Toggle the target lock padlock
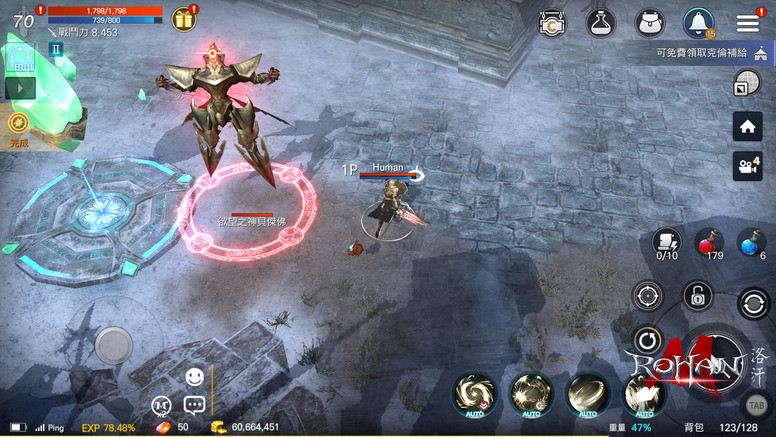Screen dimensions: 776x437 (697, 295)
